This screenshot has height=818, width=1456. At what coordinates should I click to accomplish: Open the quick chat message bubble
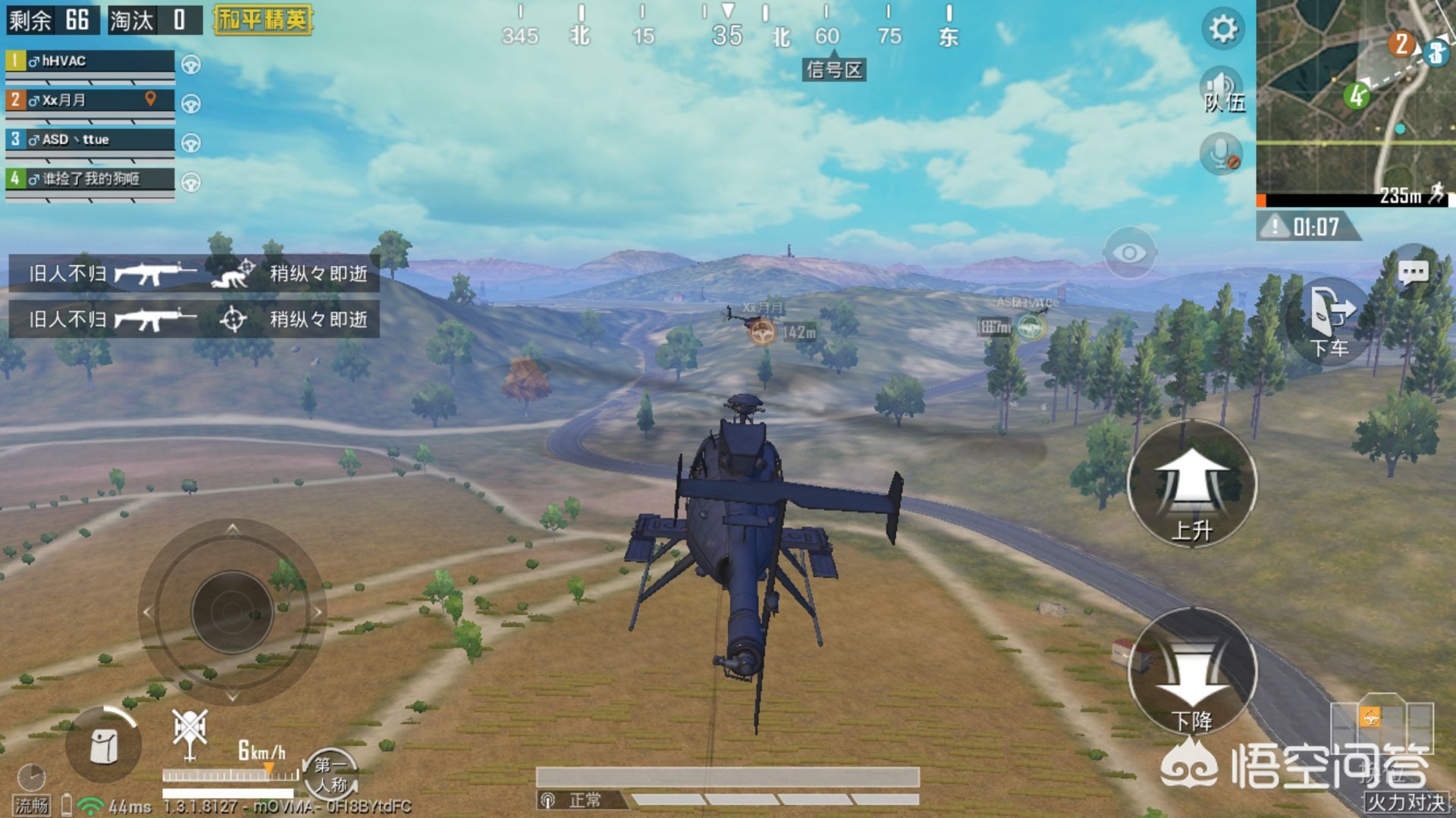pyautogui.click(x=1413, y=271)
